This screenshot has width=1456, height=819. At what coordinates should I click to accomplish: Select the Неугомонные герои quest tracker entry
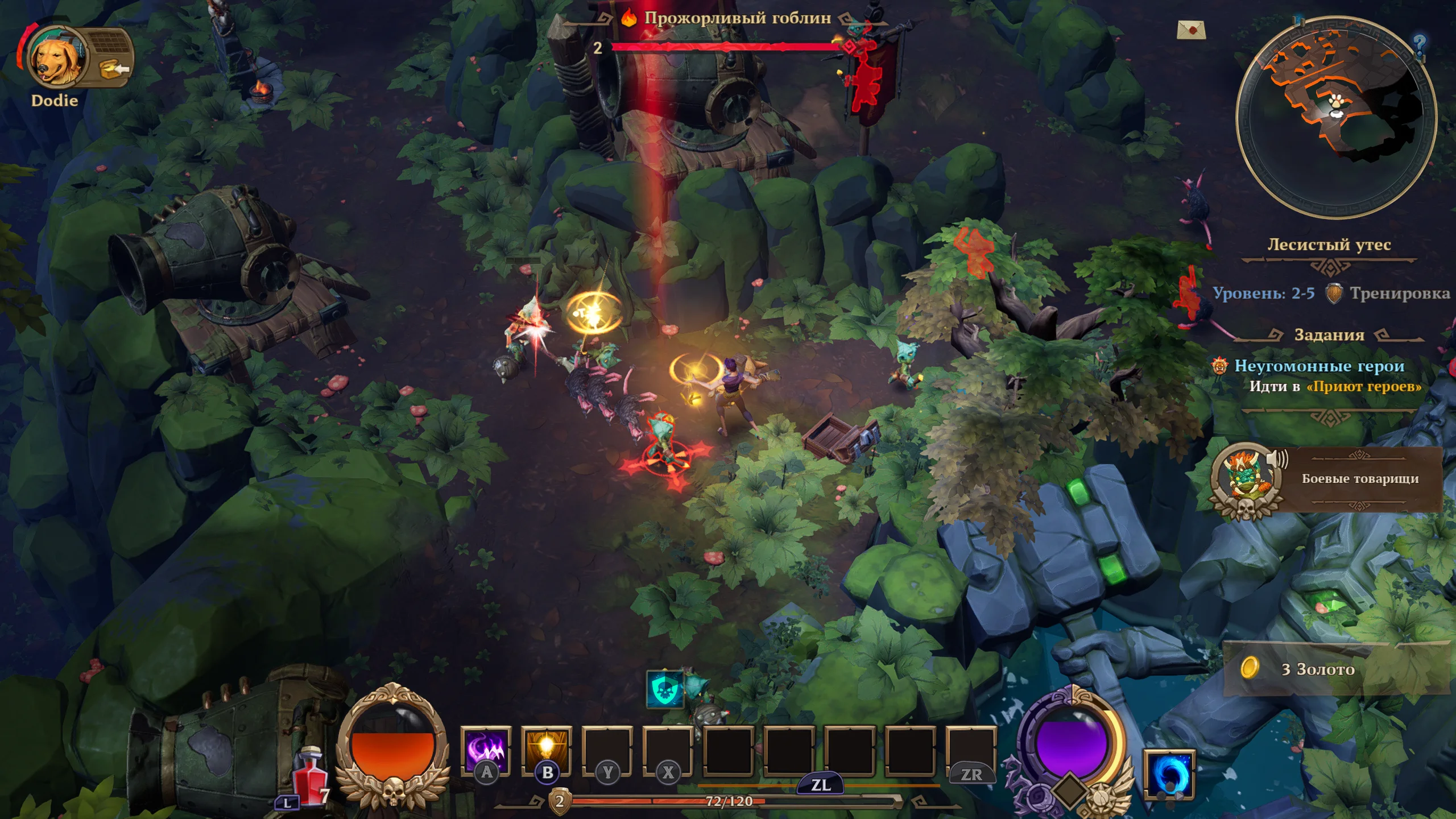(1318, 366)
